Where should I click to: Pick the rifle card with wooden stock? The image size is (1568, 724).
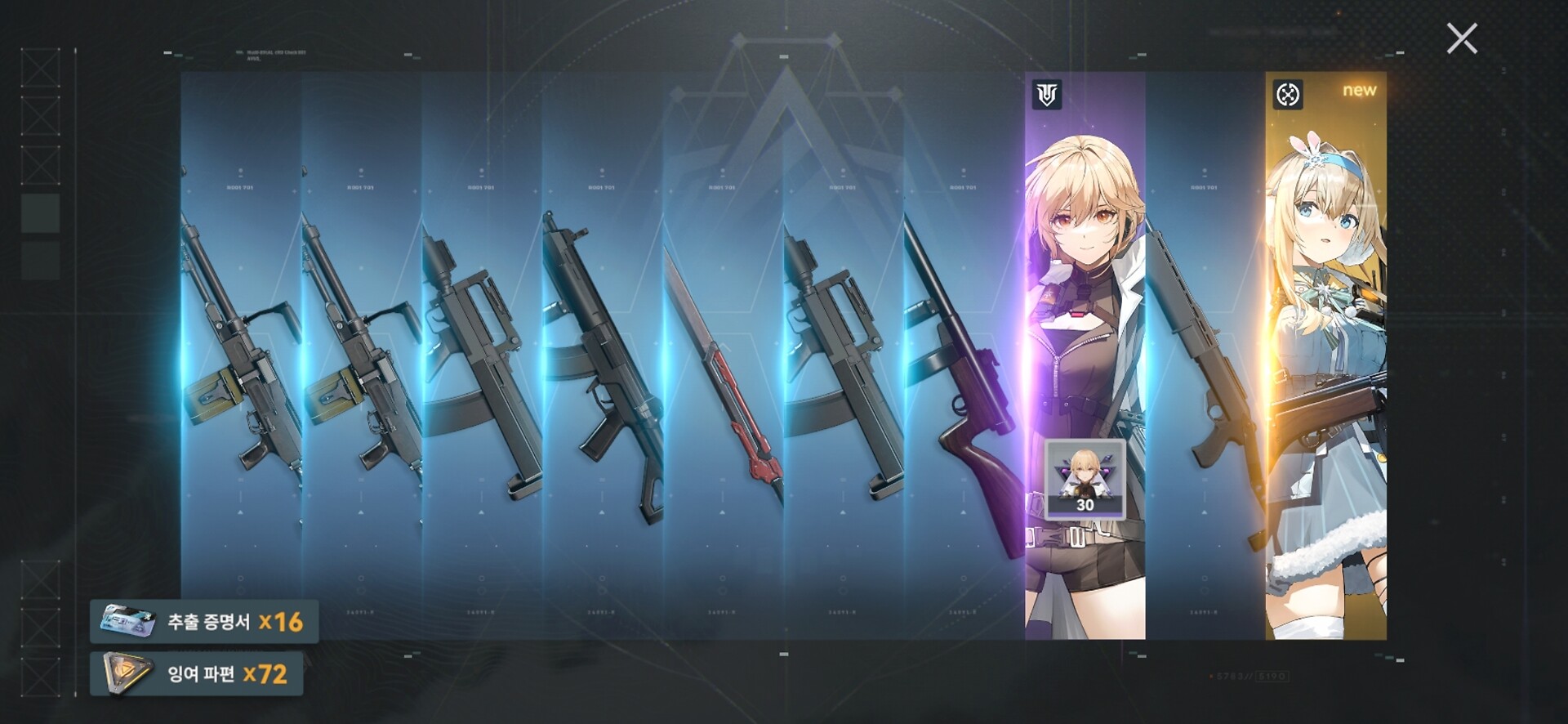click(964, 355)
